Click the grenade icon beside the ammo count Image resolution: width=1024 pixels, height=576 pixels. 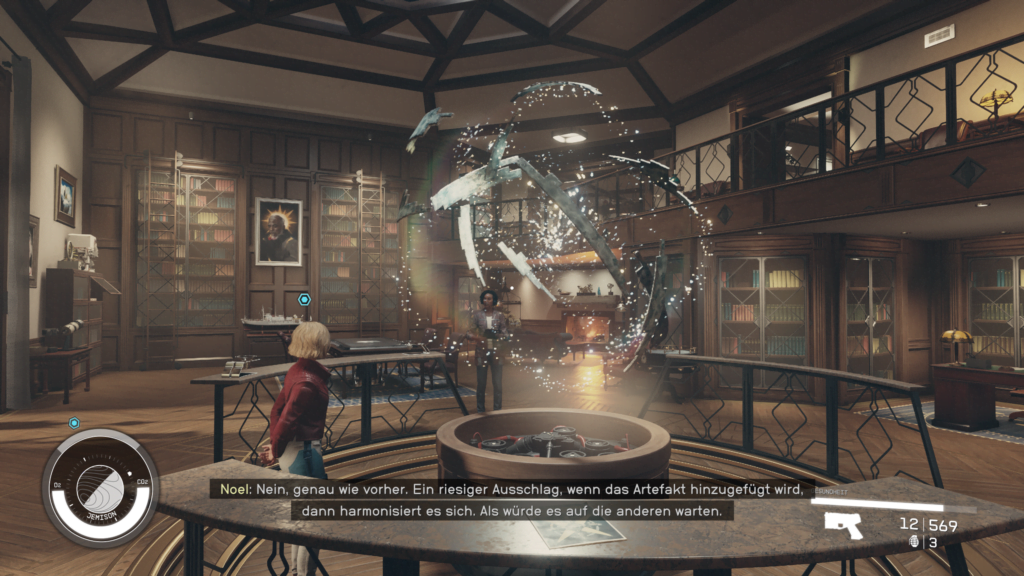913,542
